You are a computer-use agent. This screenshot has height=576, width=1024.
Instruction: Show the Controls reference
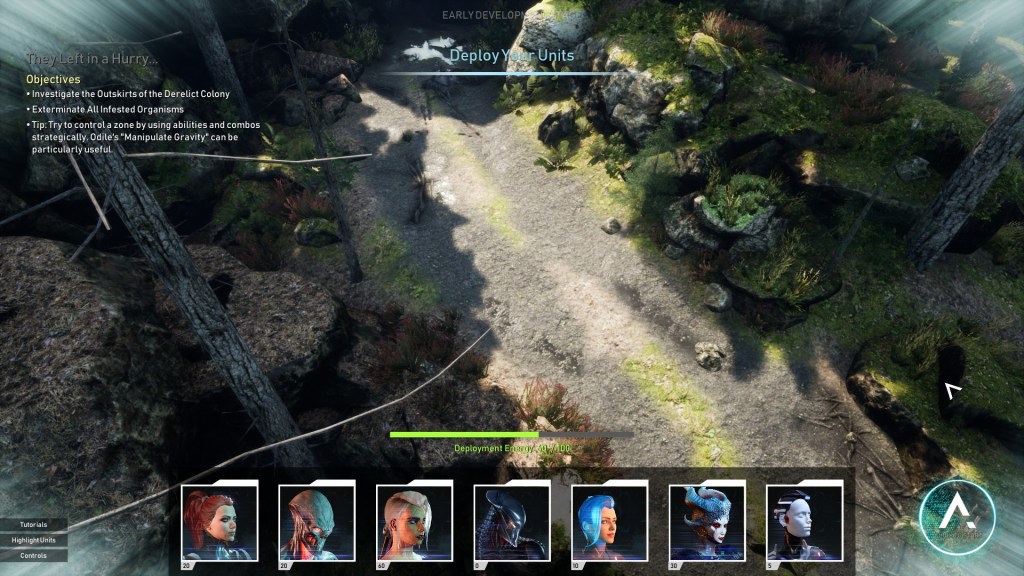pyautogui.click(x=34, y=555)
